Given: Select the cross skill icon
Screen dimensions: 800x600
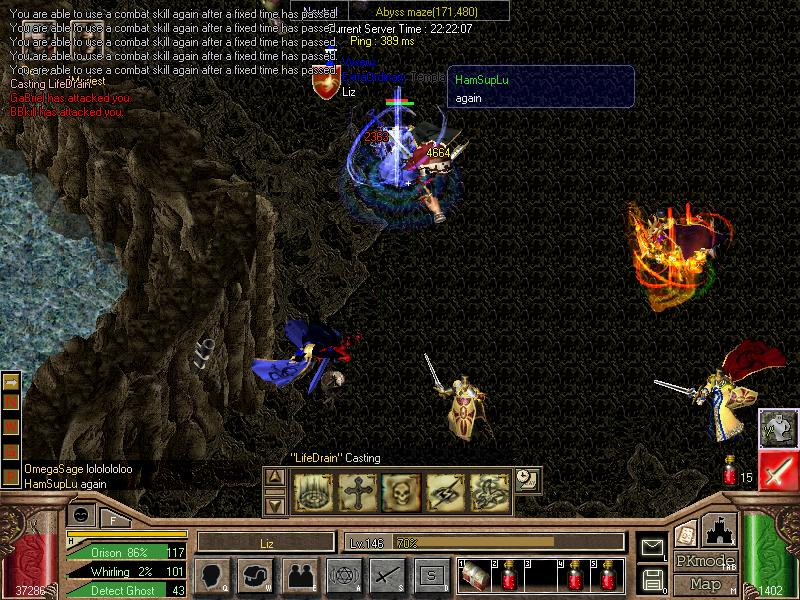Looking at the screenshot, I should (x=355, y=491).
